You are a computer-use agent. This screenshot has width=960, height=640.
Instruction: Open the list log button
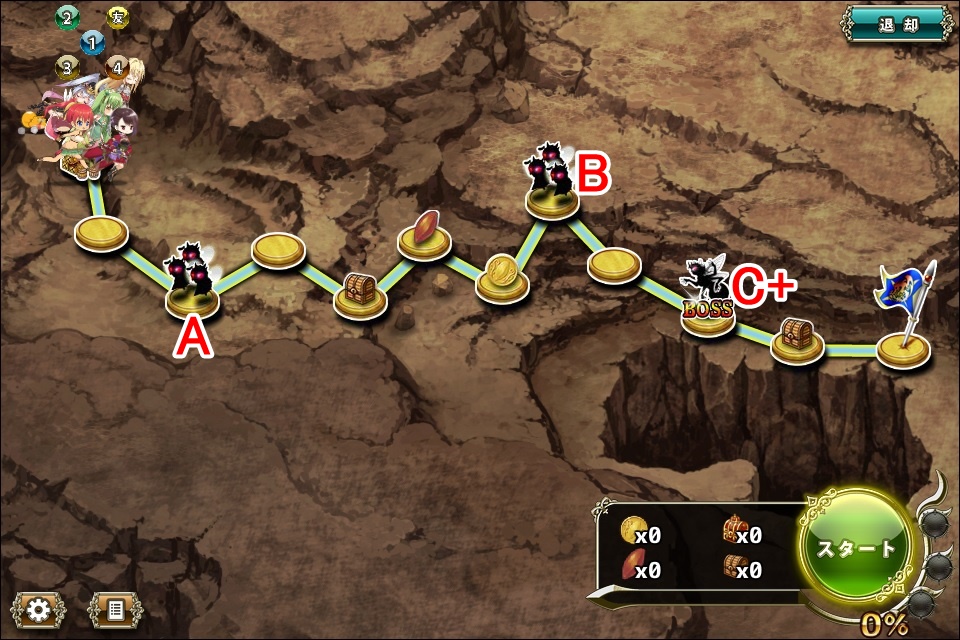(115, 608)
